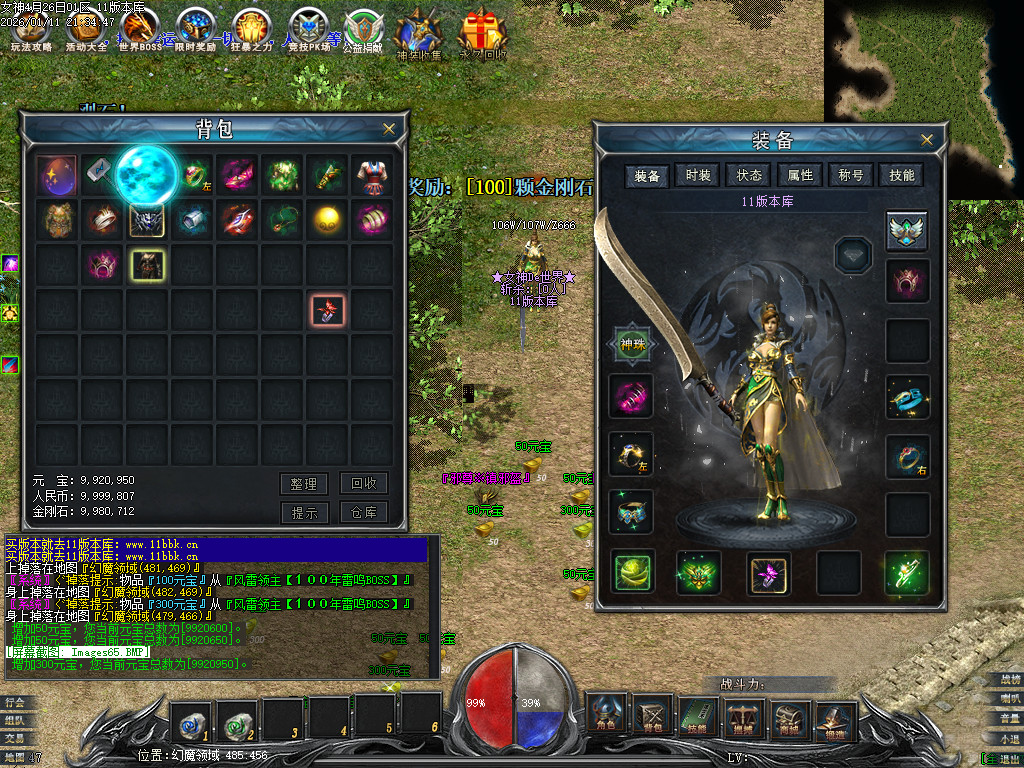The height and width of the screenshot is (768, 1024).
Task: Use the blue stone in hotbar slot 1
Action: 190,716
